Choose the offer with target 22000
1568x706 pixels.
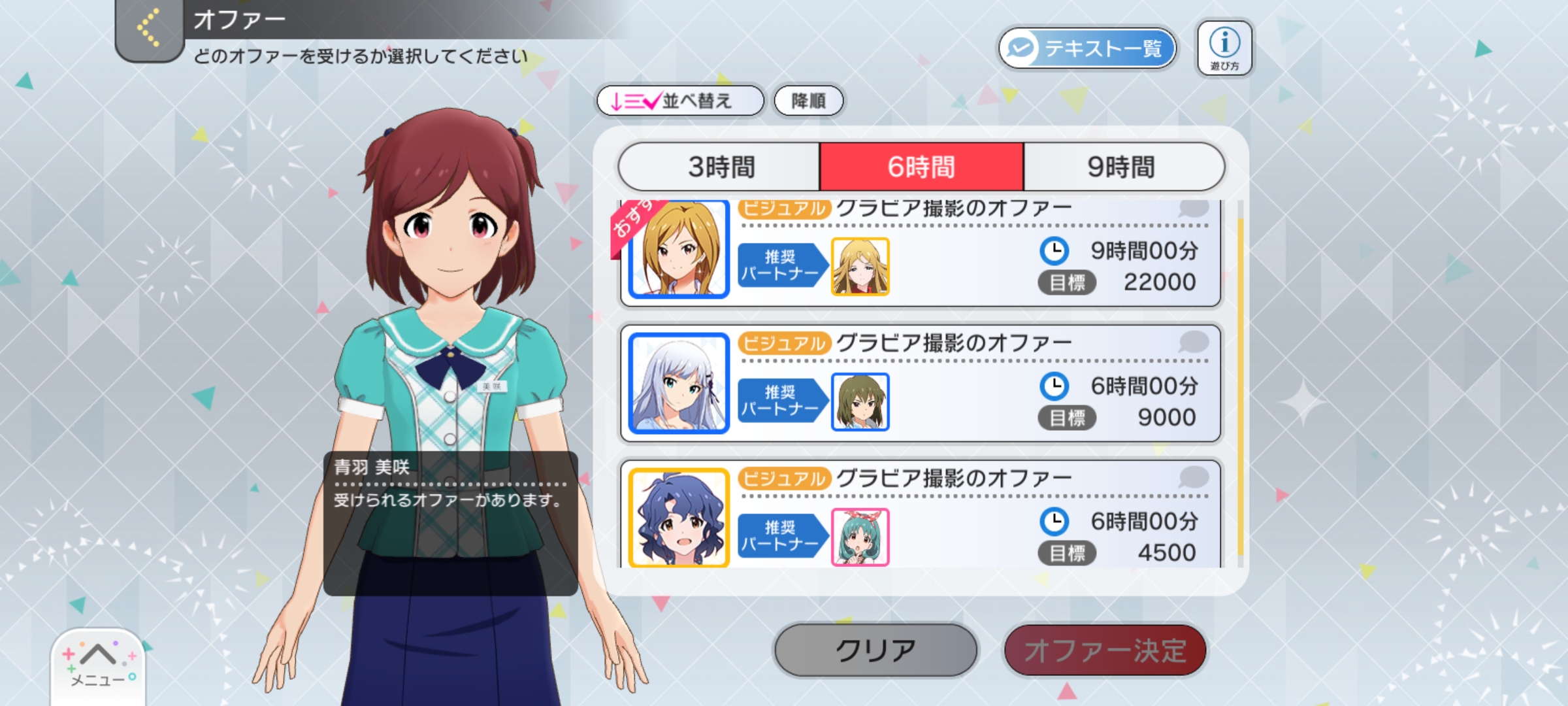click(980, 261)
